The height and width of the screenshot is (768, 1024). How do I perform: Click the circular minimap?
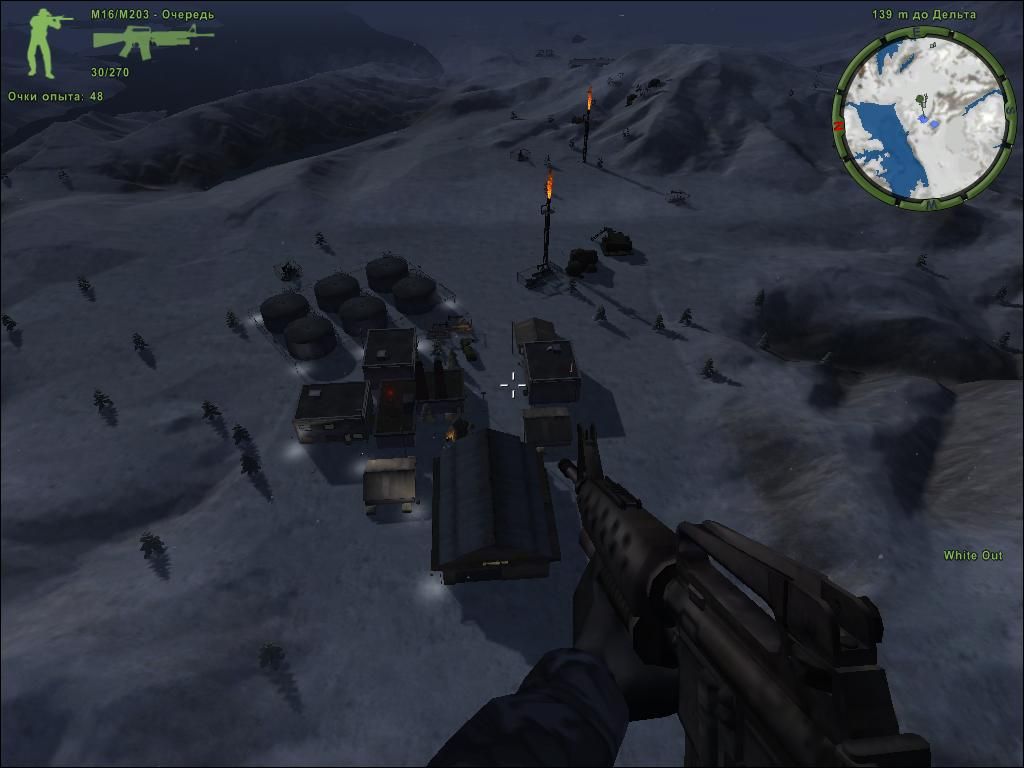point(924,119)
